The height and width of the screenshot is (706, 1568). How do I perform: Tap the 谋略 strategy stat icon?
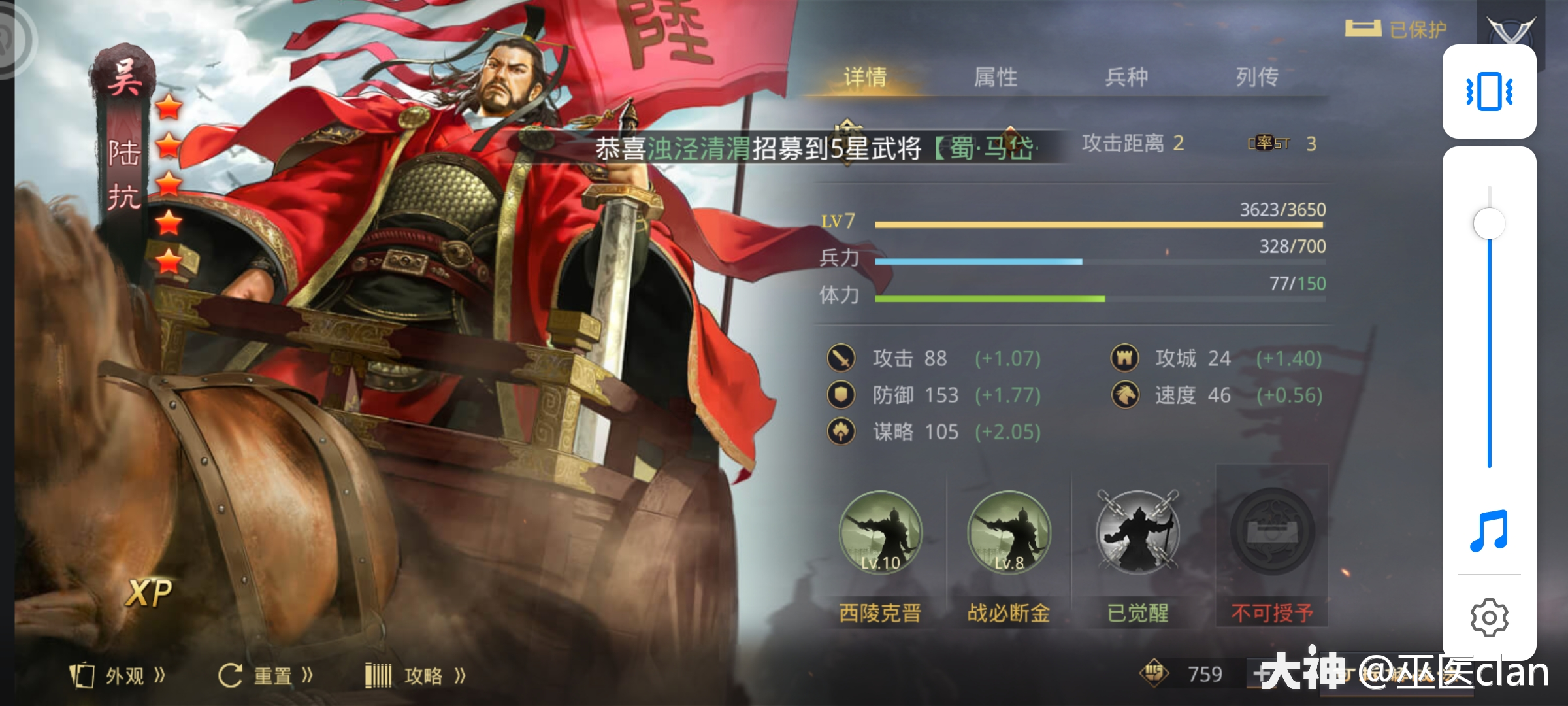[x=843, y=431]
